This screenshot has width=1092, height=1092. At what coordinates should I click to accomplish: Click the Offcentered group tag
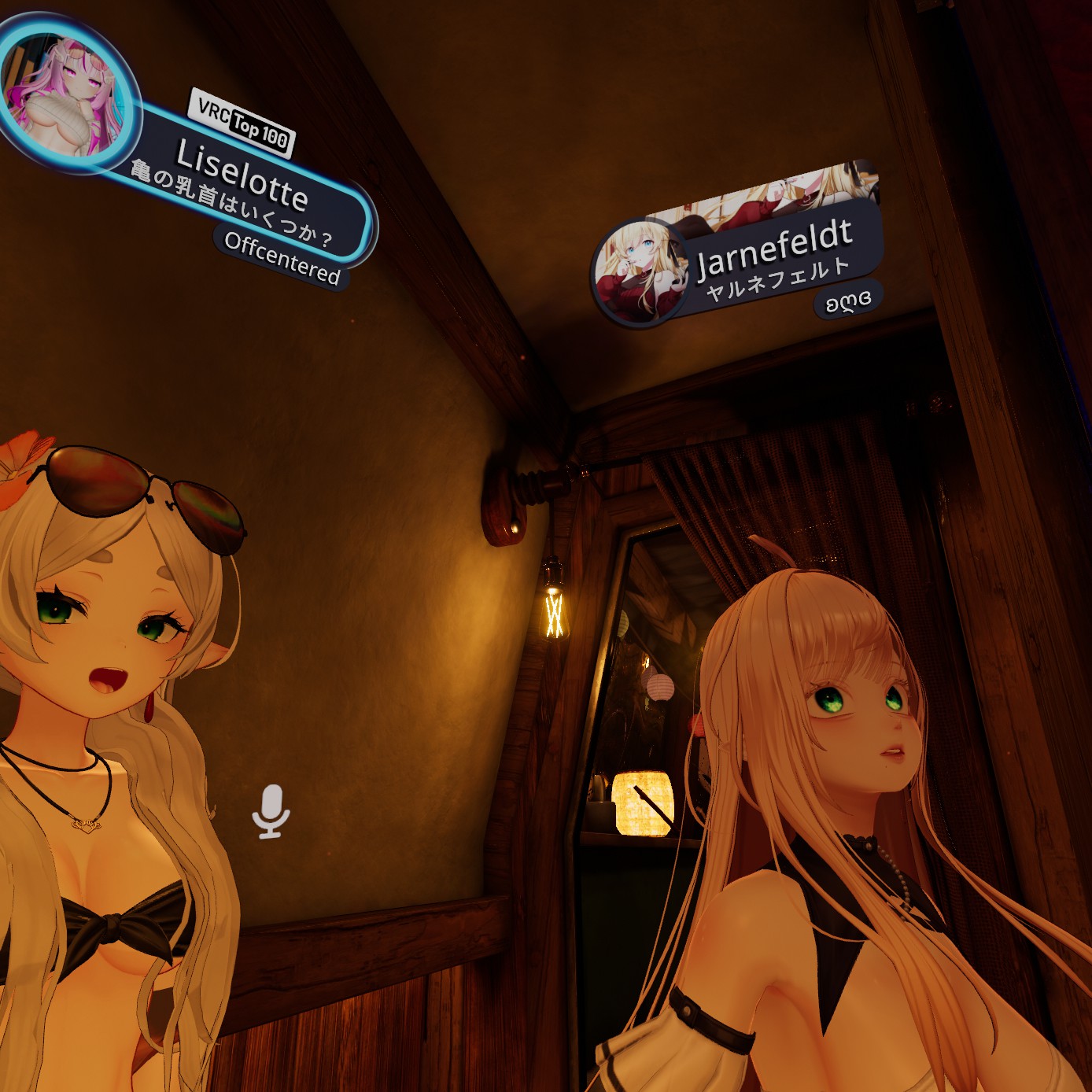[282, 257]
